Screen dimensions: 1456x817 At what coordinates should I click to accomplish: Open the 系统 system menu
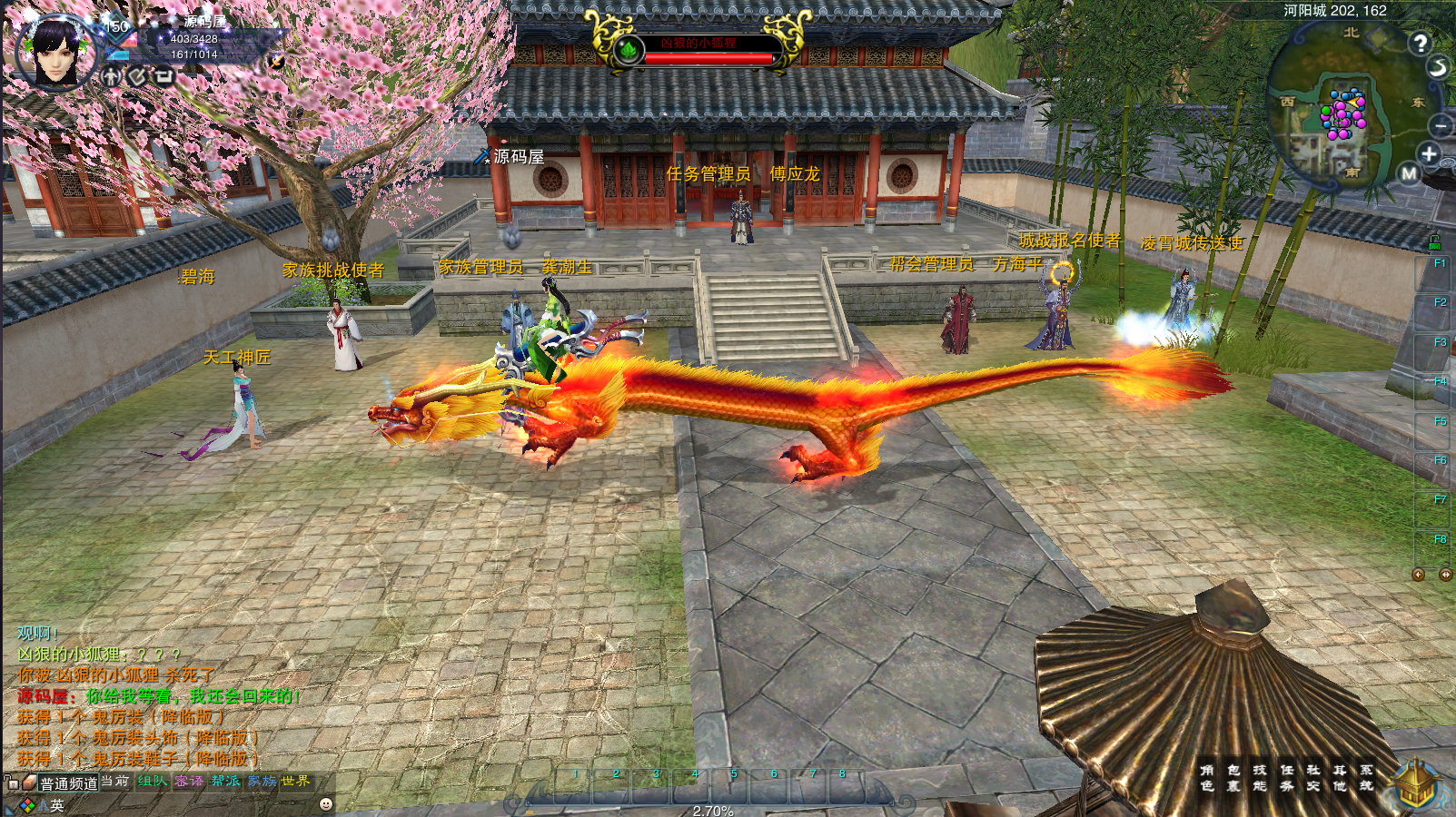pos(1366,778)
